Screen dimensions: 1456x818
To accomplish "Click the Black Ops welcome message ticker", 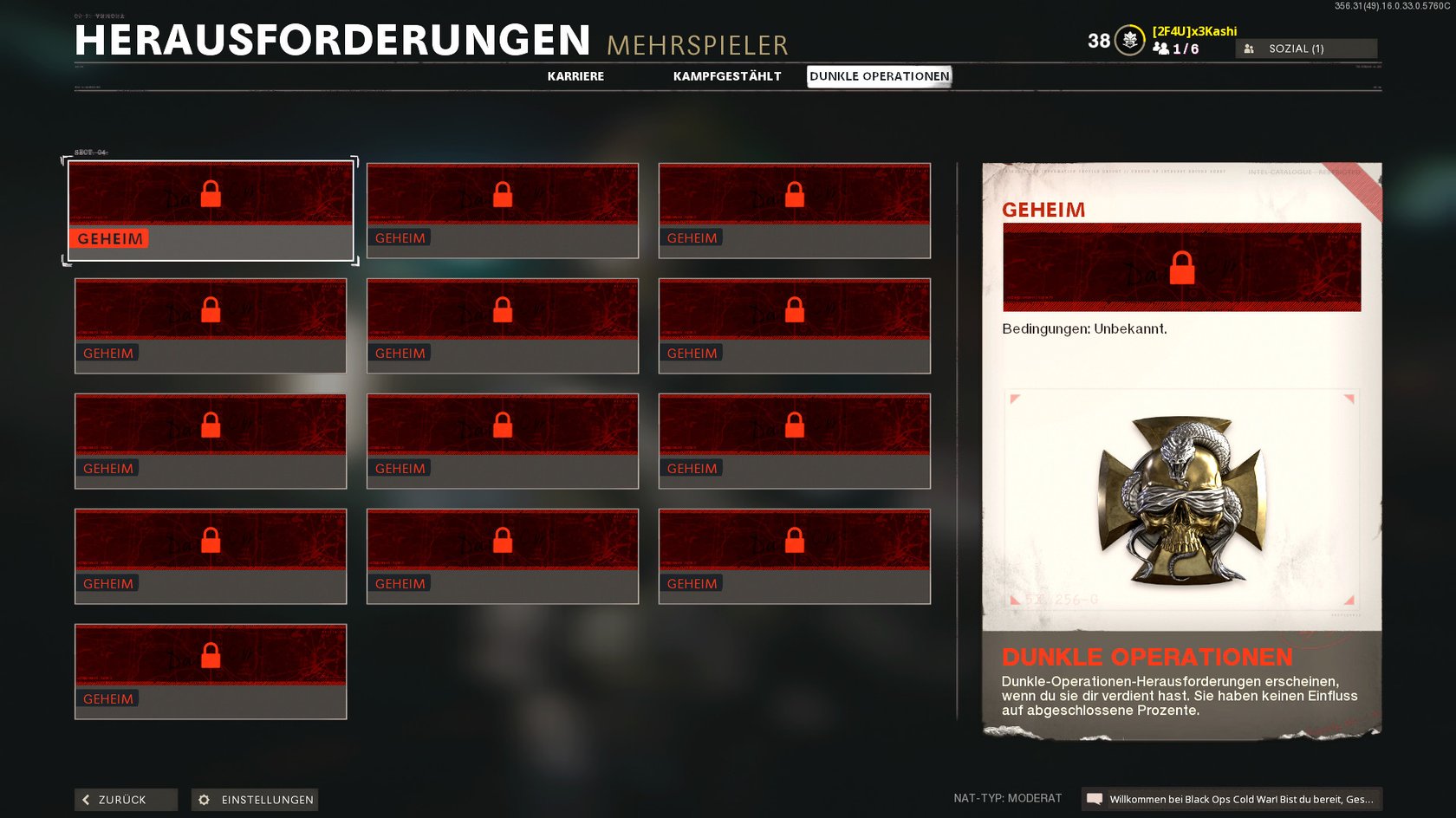I will point(1232,799).
